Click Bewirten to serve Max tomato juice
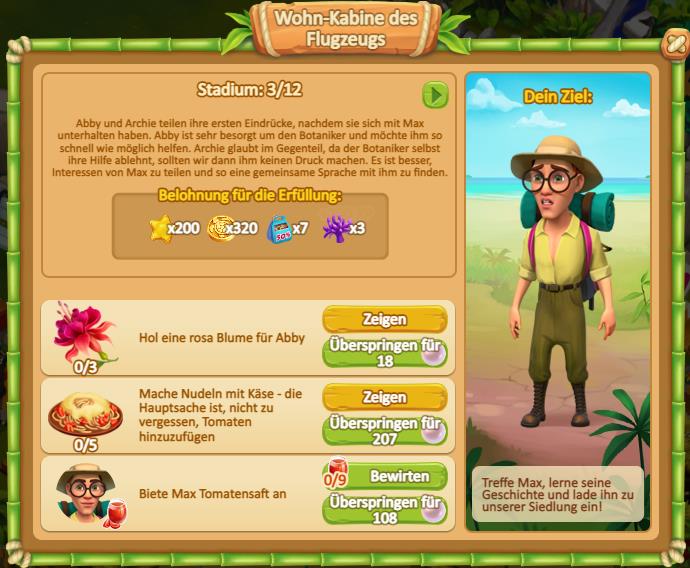 (398, 474)
